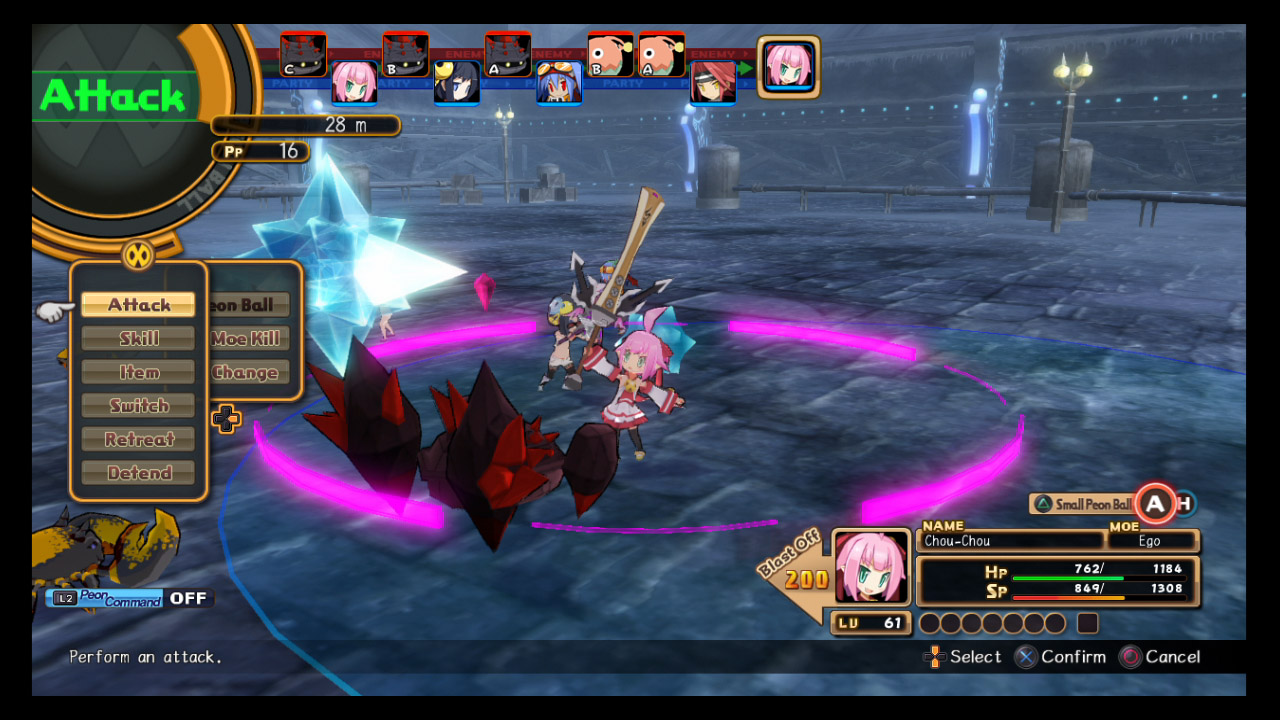Choose the Item command
This screenshot has height=720, width=1280.
139,372
